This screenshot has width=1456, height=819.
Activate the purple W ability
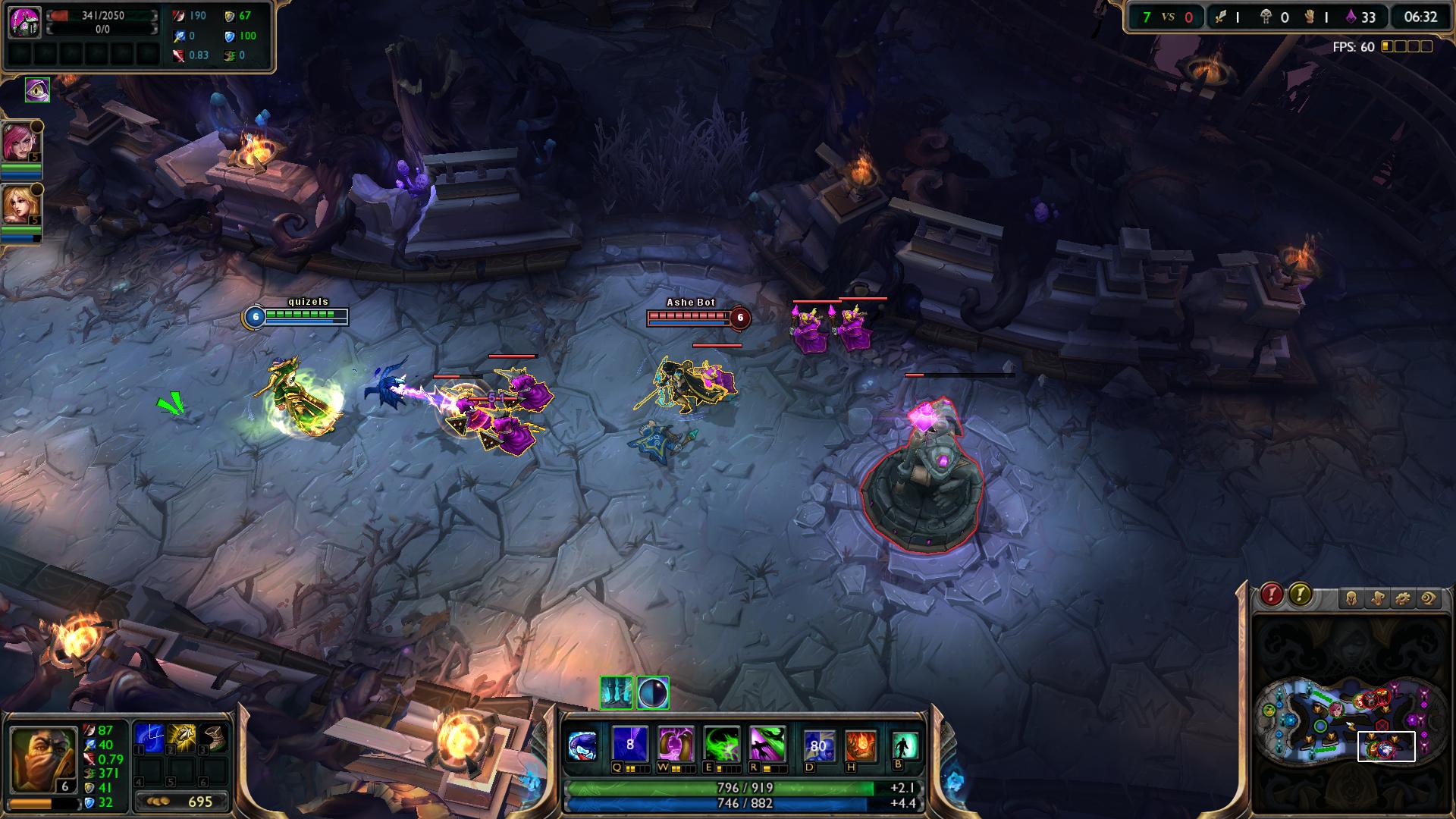tap(675, 744)
